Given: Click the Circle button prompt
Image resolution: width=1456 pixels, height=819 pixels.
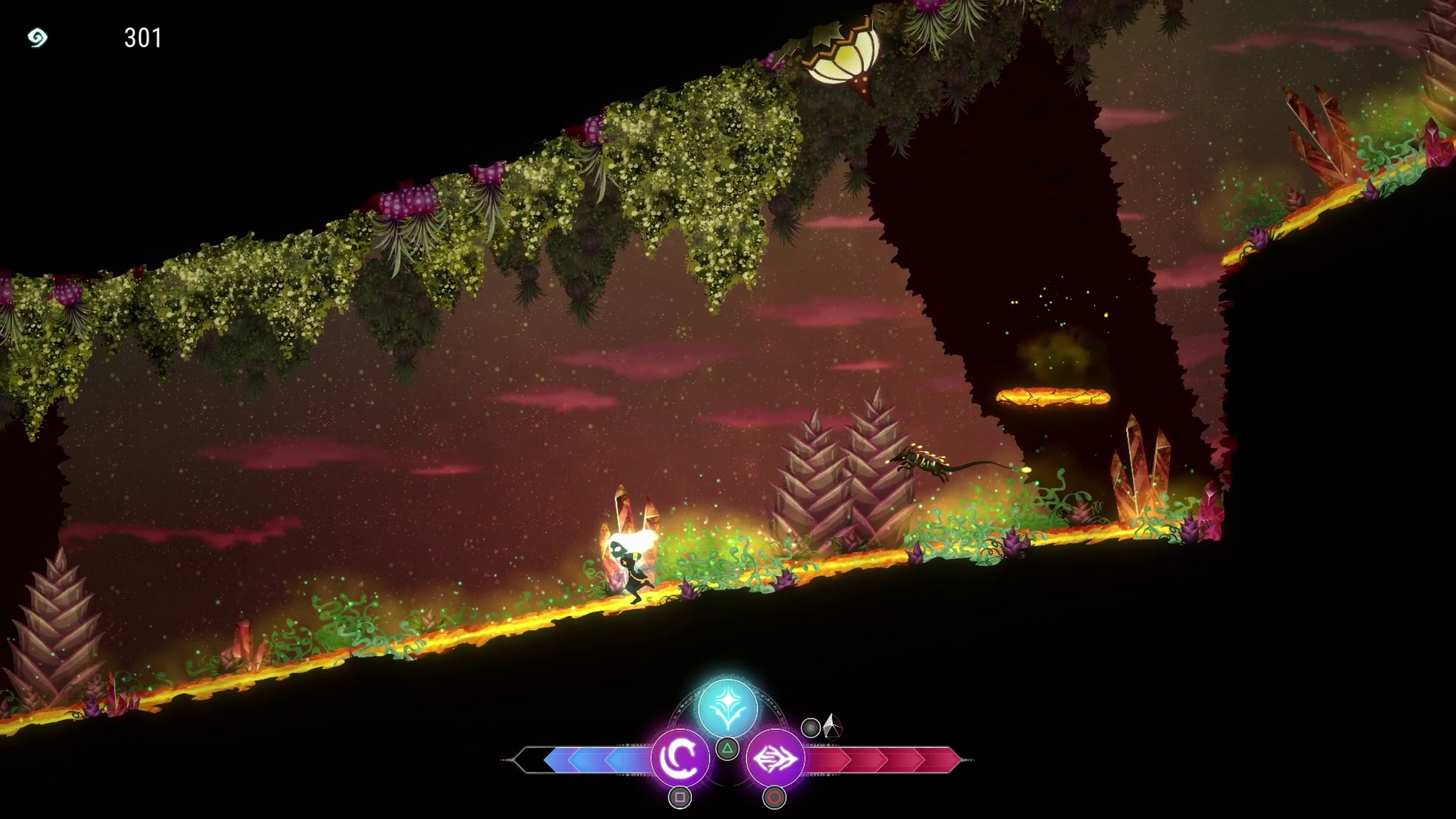Looking at the screenshot, I should [x=775, y=797].
